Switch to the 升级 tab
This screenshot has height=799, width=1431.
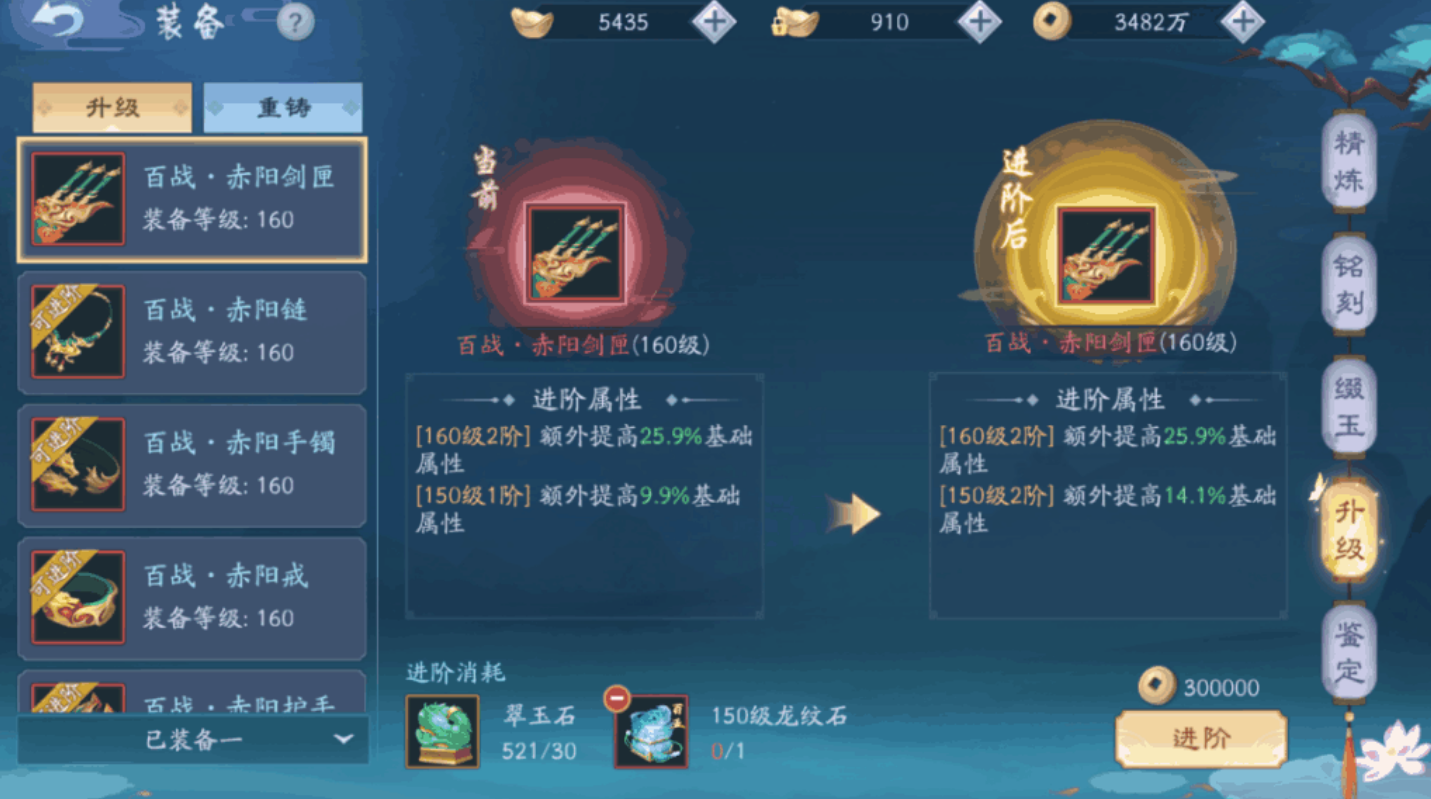click(112, 106)
